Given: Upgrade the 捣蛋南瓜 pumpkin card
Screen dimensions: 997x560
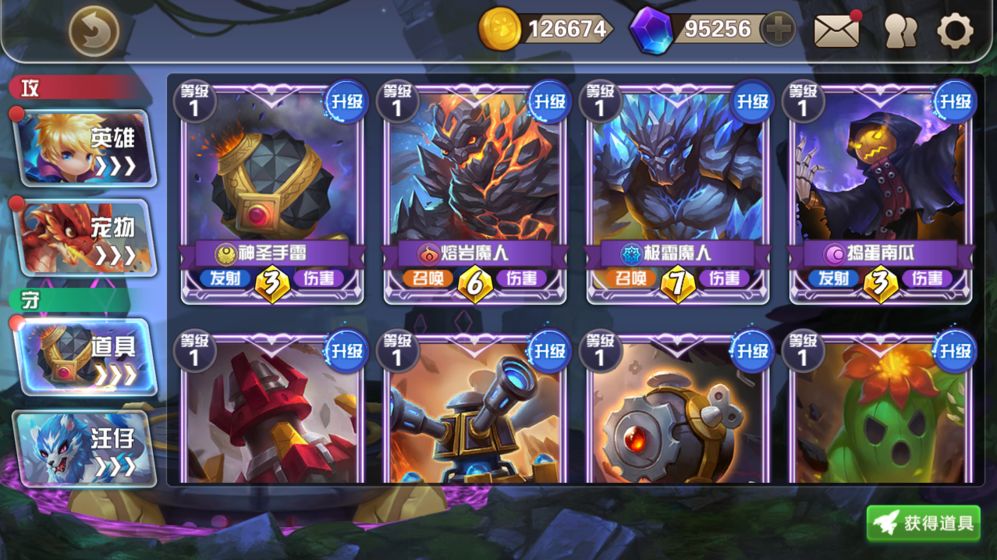Looking at the screenshot, I should point(954,101).
